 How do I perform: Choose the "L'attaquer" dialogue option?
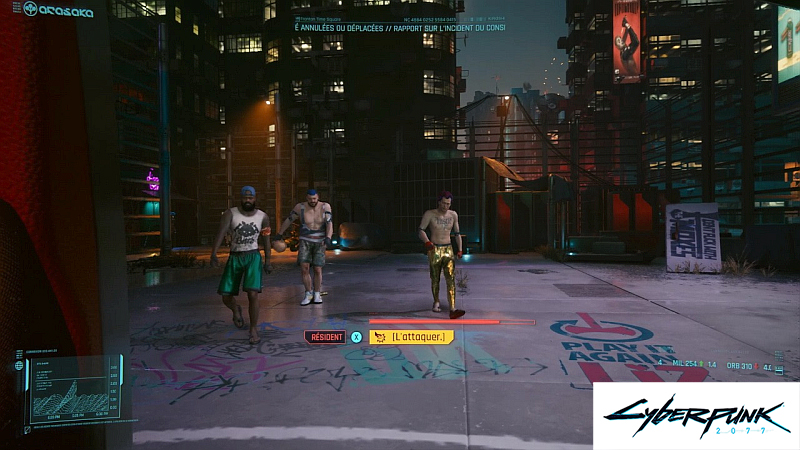[411, 337]
